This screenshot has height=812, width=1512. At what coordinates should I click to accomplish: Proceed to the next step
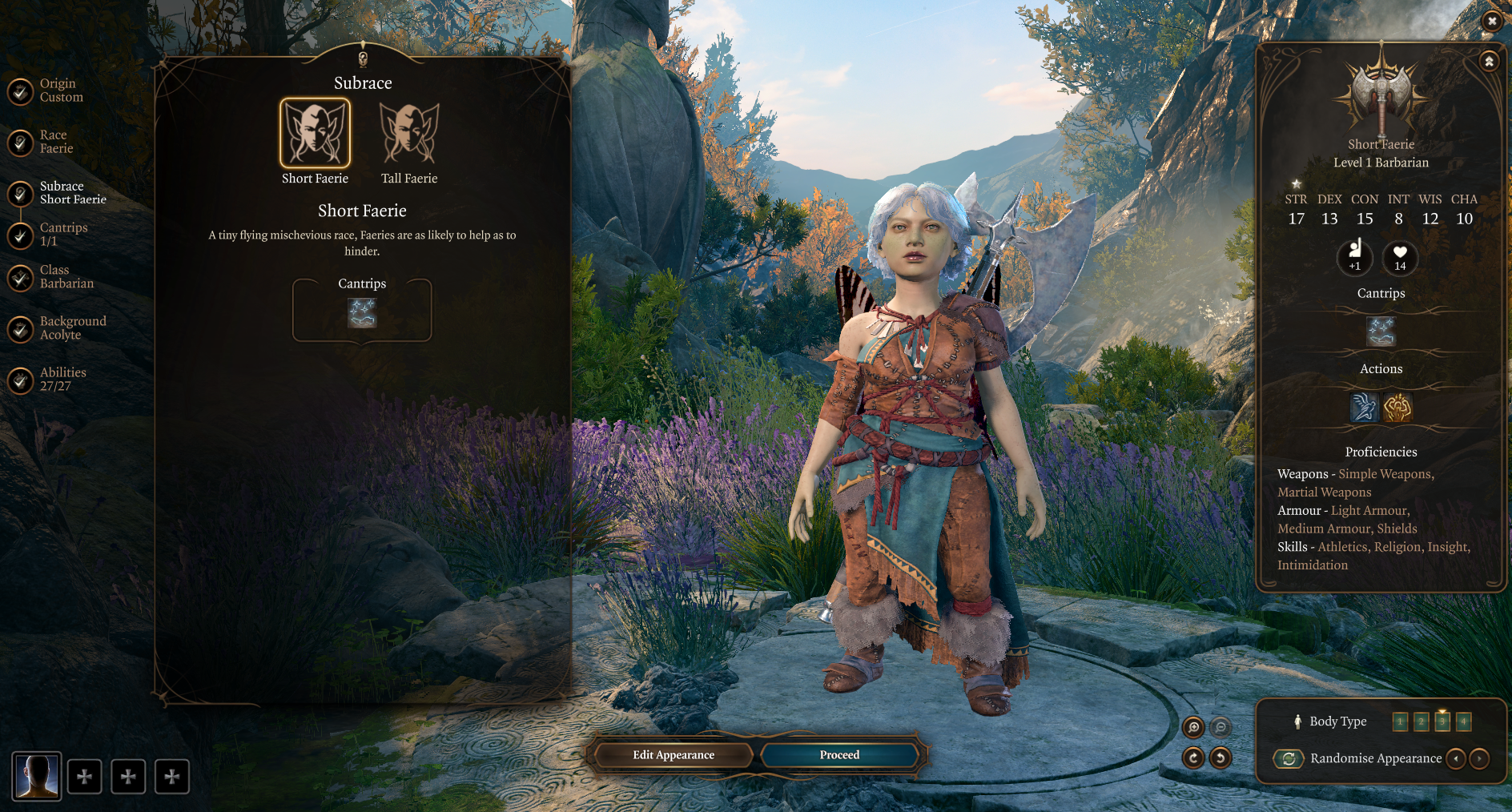click(839, 755)
